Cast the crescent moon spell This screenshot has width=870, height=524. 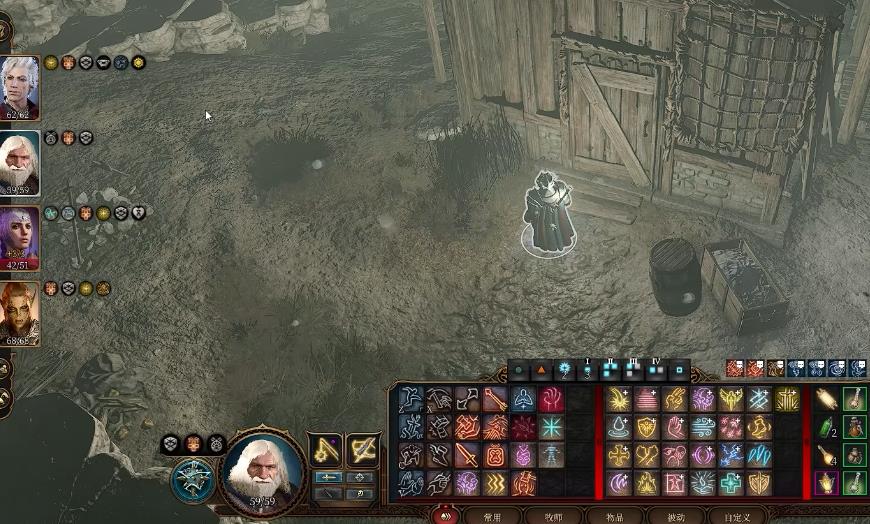(x=620, y=483)
